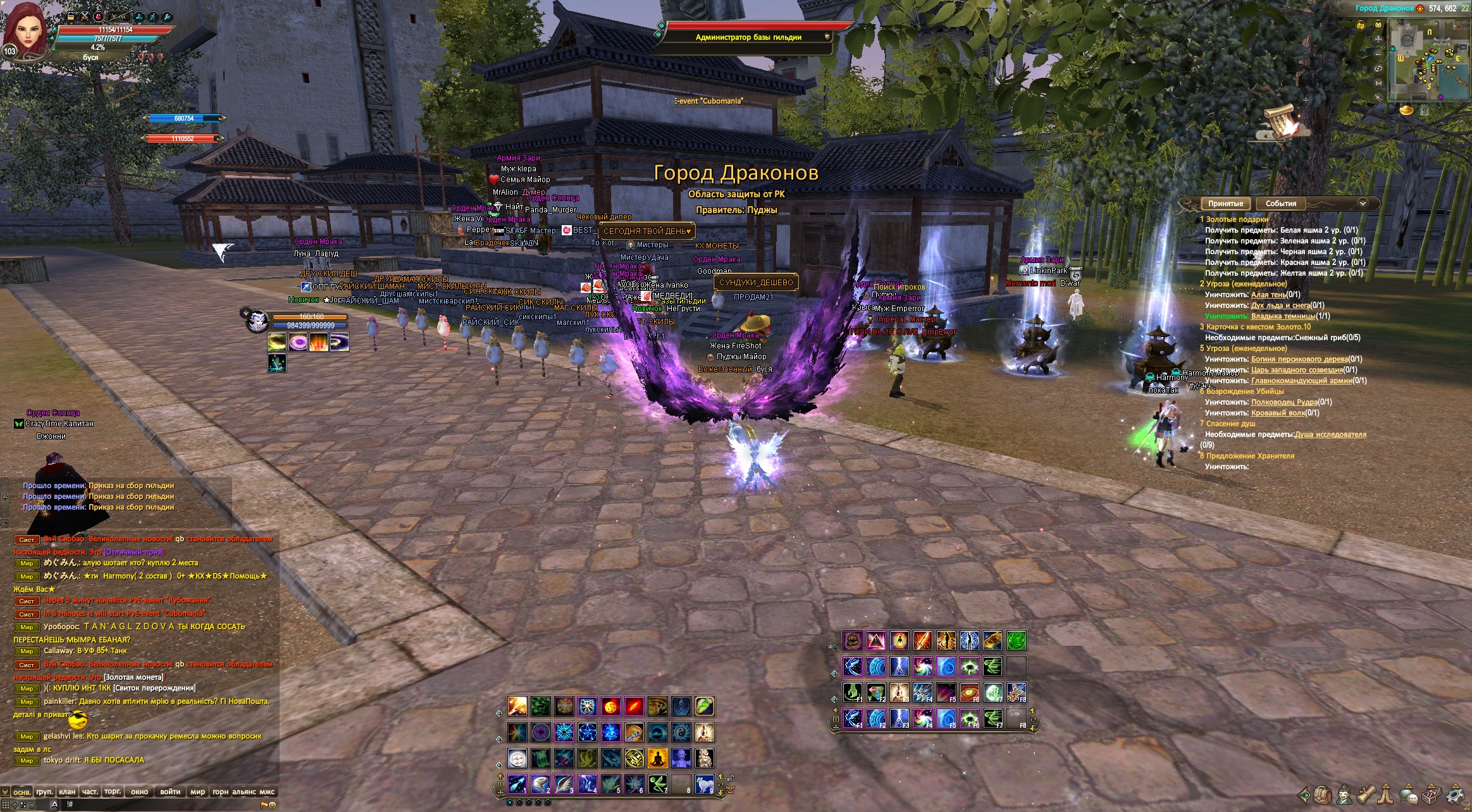Switch chat to the торг. channel
This screenshot has height=812, width=1472.
pyautogui.click(x=113, y=792)
